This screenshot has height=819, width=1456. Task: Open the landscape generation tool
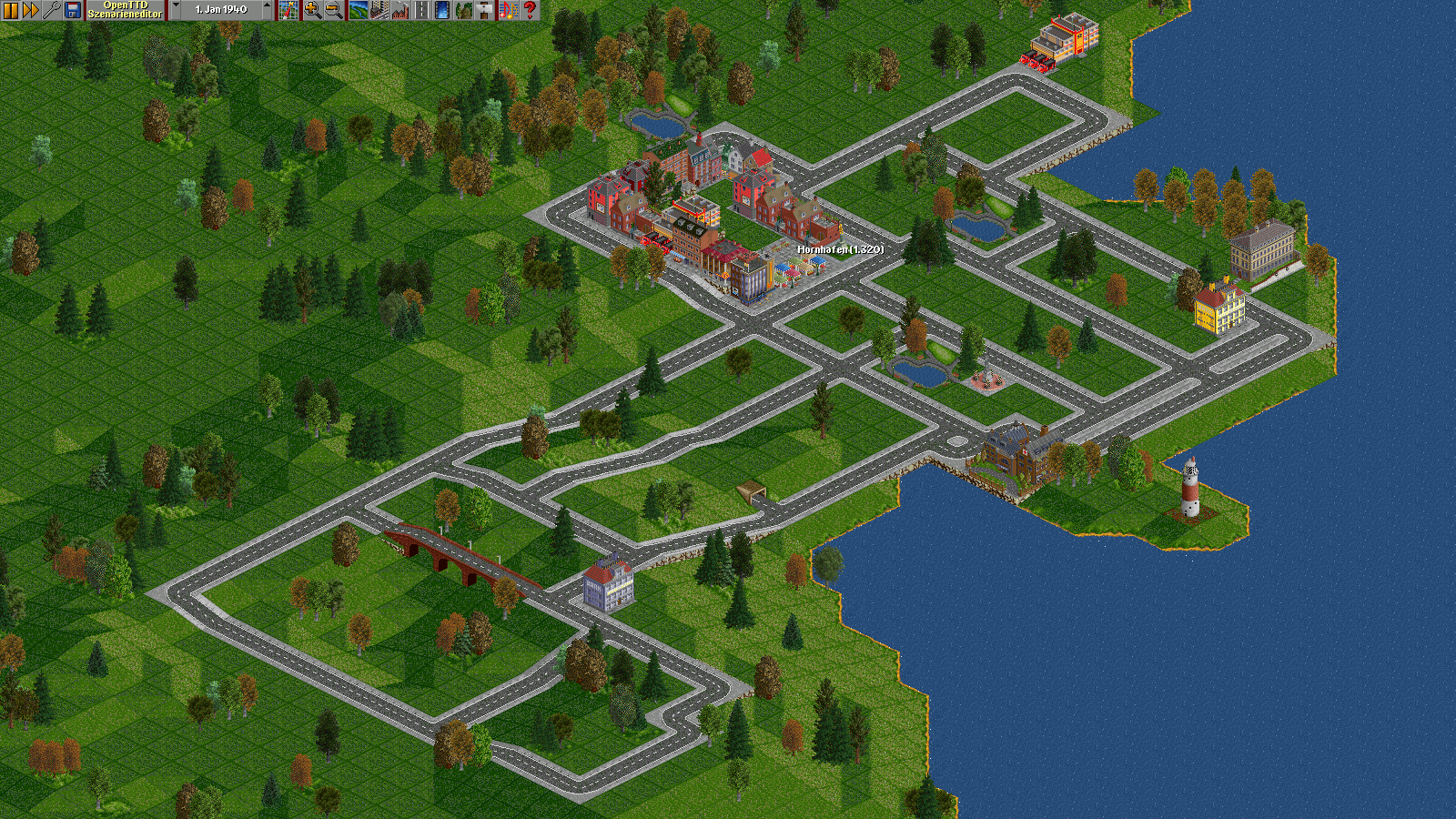(x=358, y=10)
